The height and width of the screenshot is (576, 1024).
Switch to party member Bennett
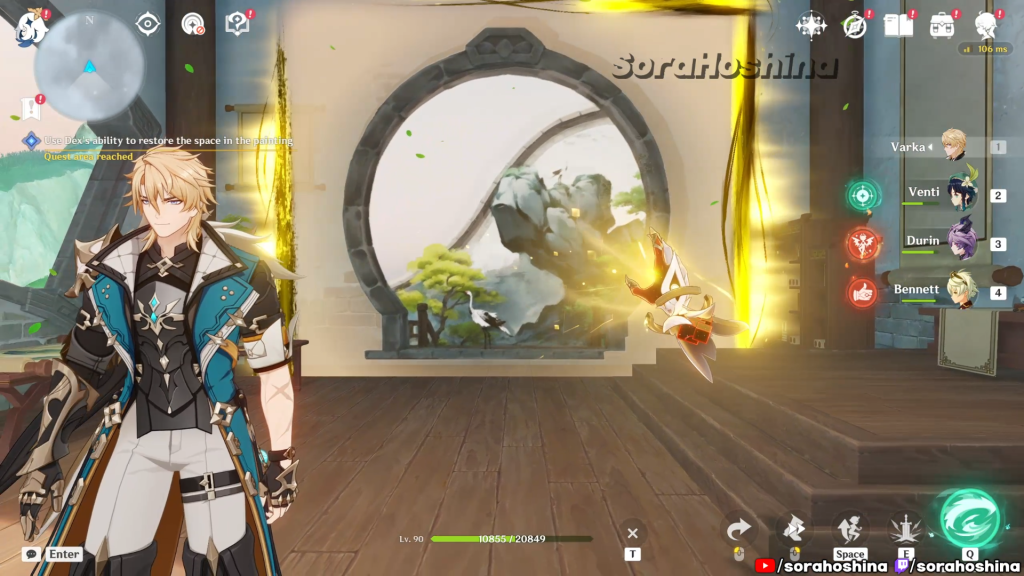point(960,291)
